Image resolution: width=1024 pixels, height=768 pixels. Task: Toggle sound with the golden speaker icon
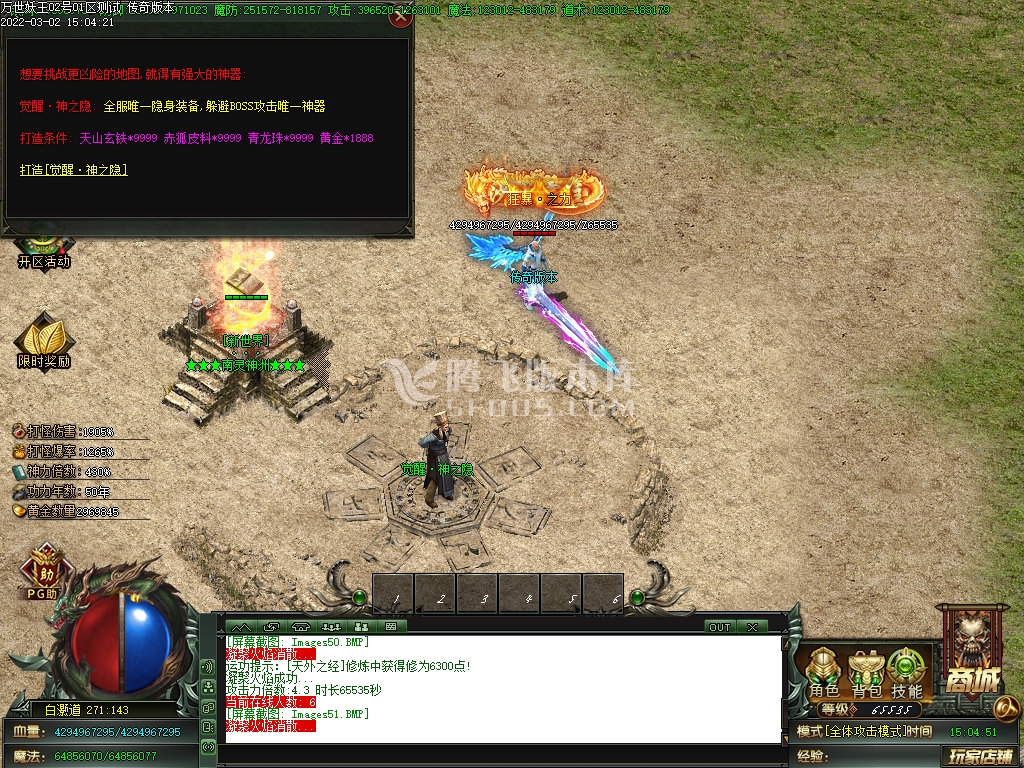(1007, 708)
